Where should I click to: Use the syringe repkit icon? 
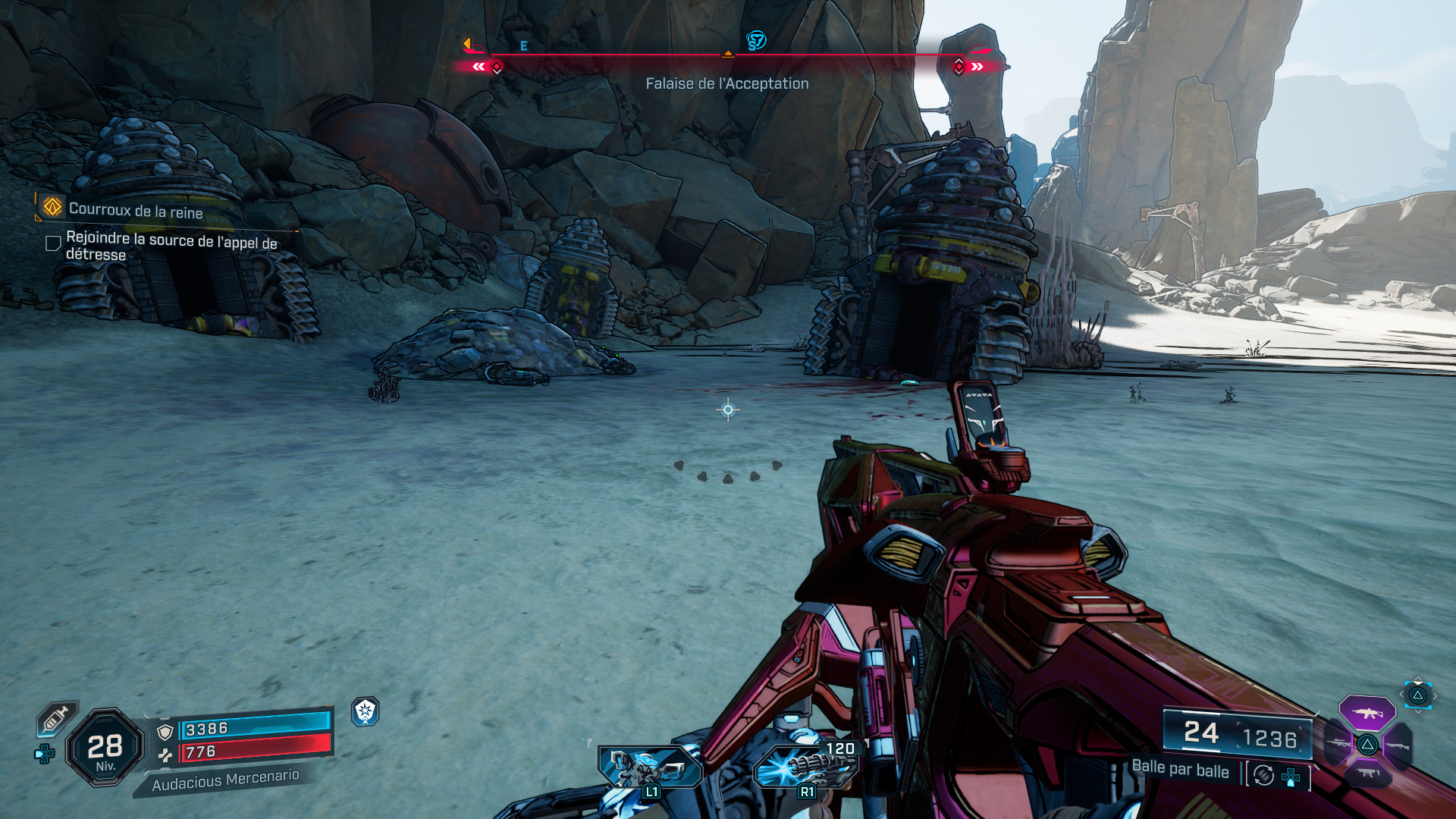pos(56,717)
